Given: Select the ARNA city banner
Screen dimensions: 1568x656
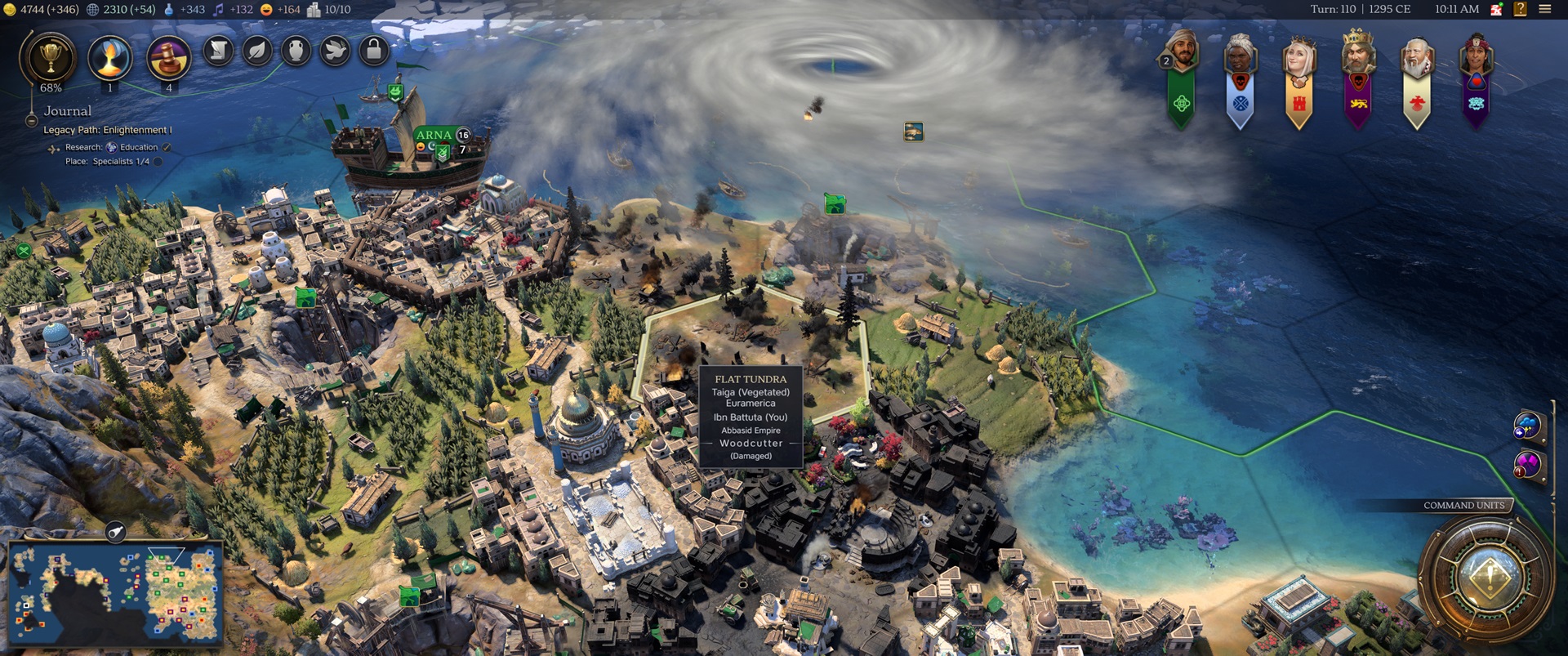Looking at the screenshot, I should [436, 134].
